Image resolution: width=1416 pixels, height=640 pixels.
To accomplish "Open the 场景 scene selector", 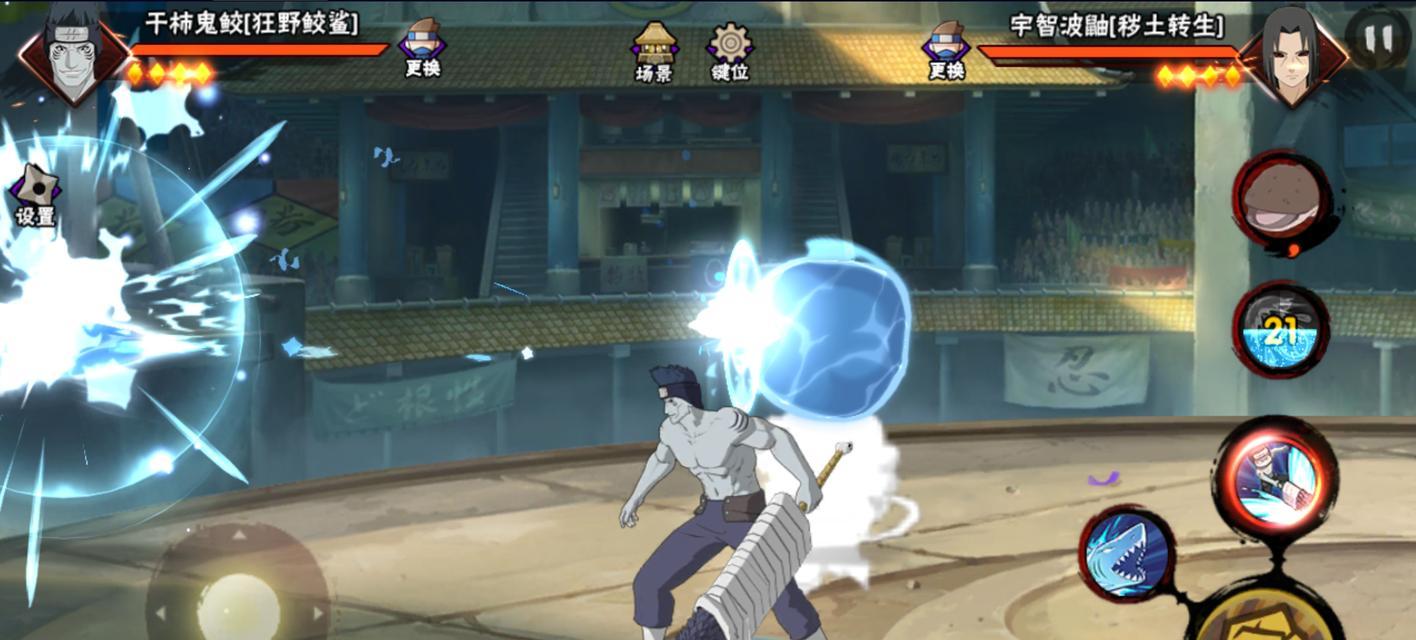I will 654,51.
